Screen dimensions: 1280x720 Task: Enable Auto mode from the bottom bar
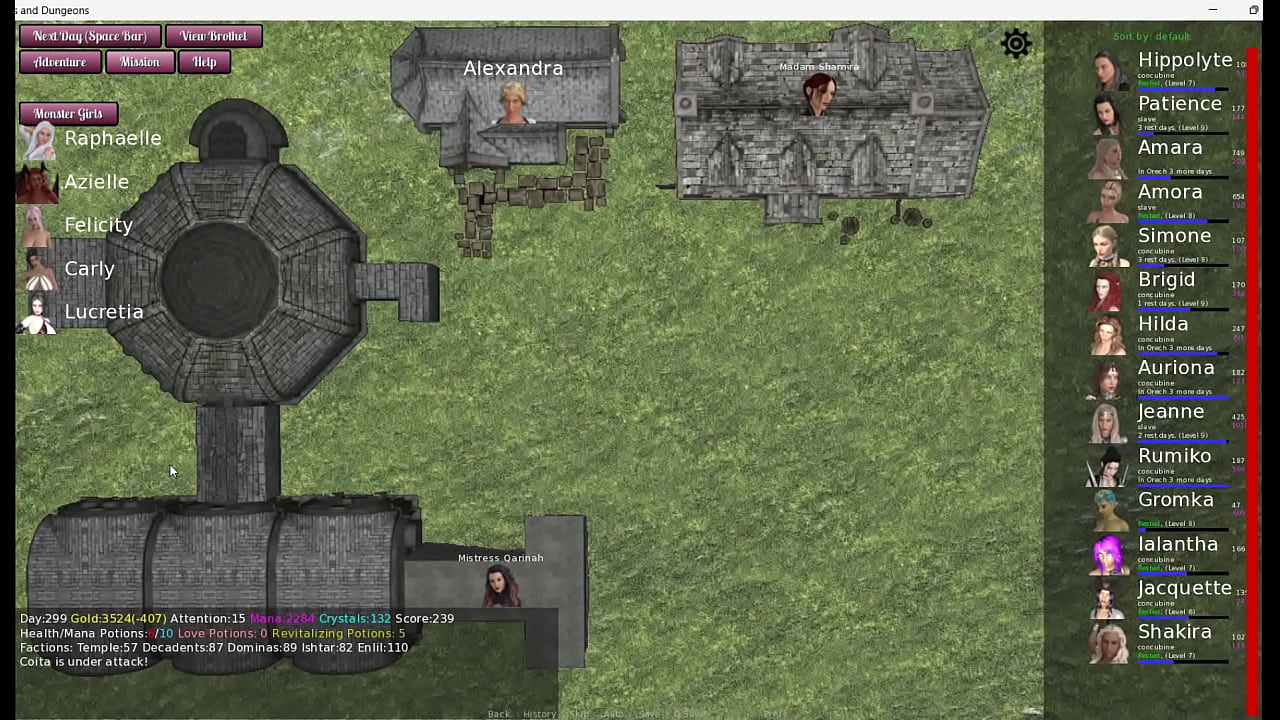pyautogui.click(x=611, y=714)
